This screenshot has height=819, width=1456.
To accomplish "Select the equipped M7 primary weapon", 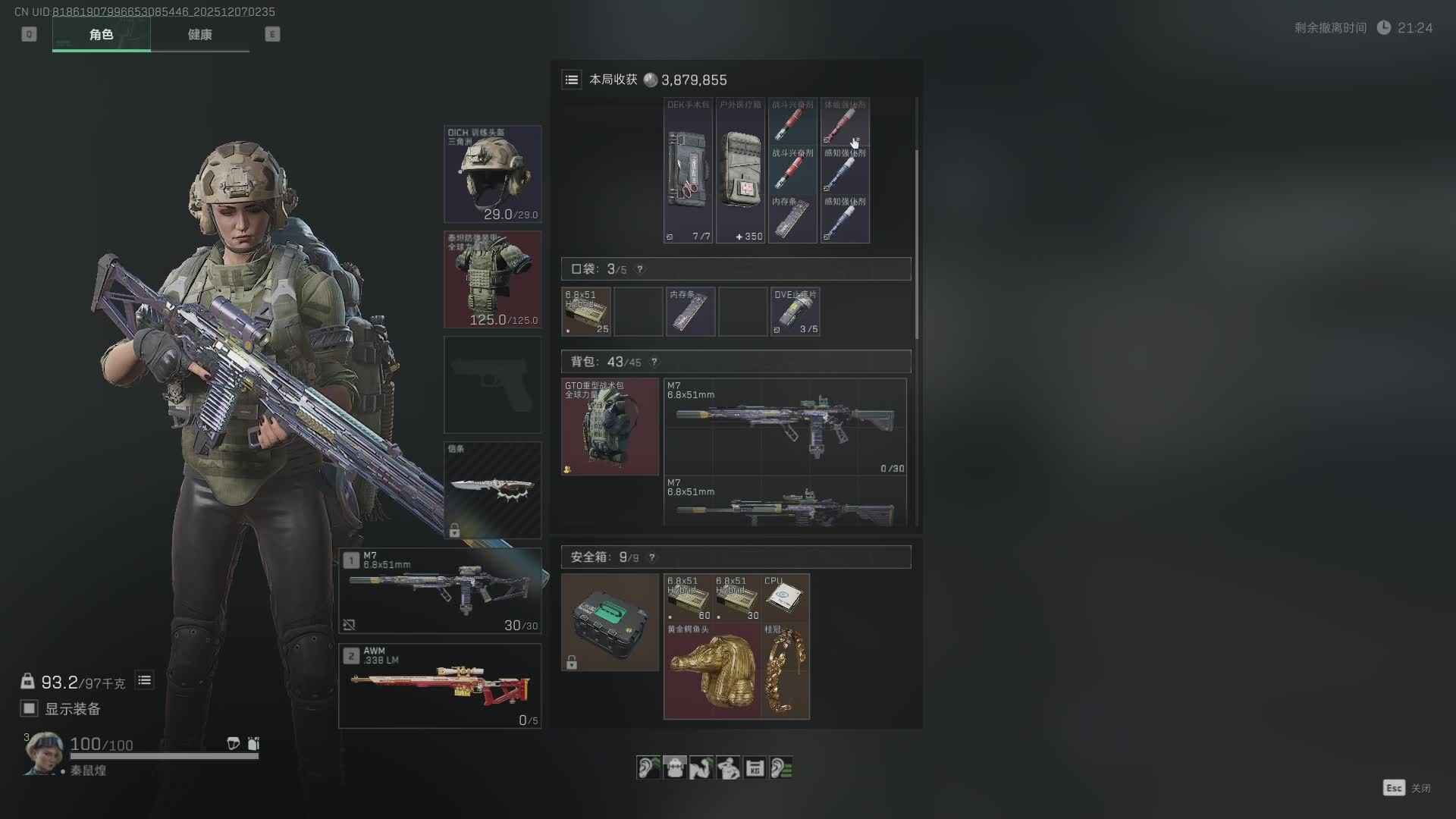I will point(440,591).
